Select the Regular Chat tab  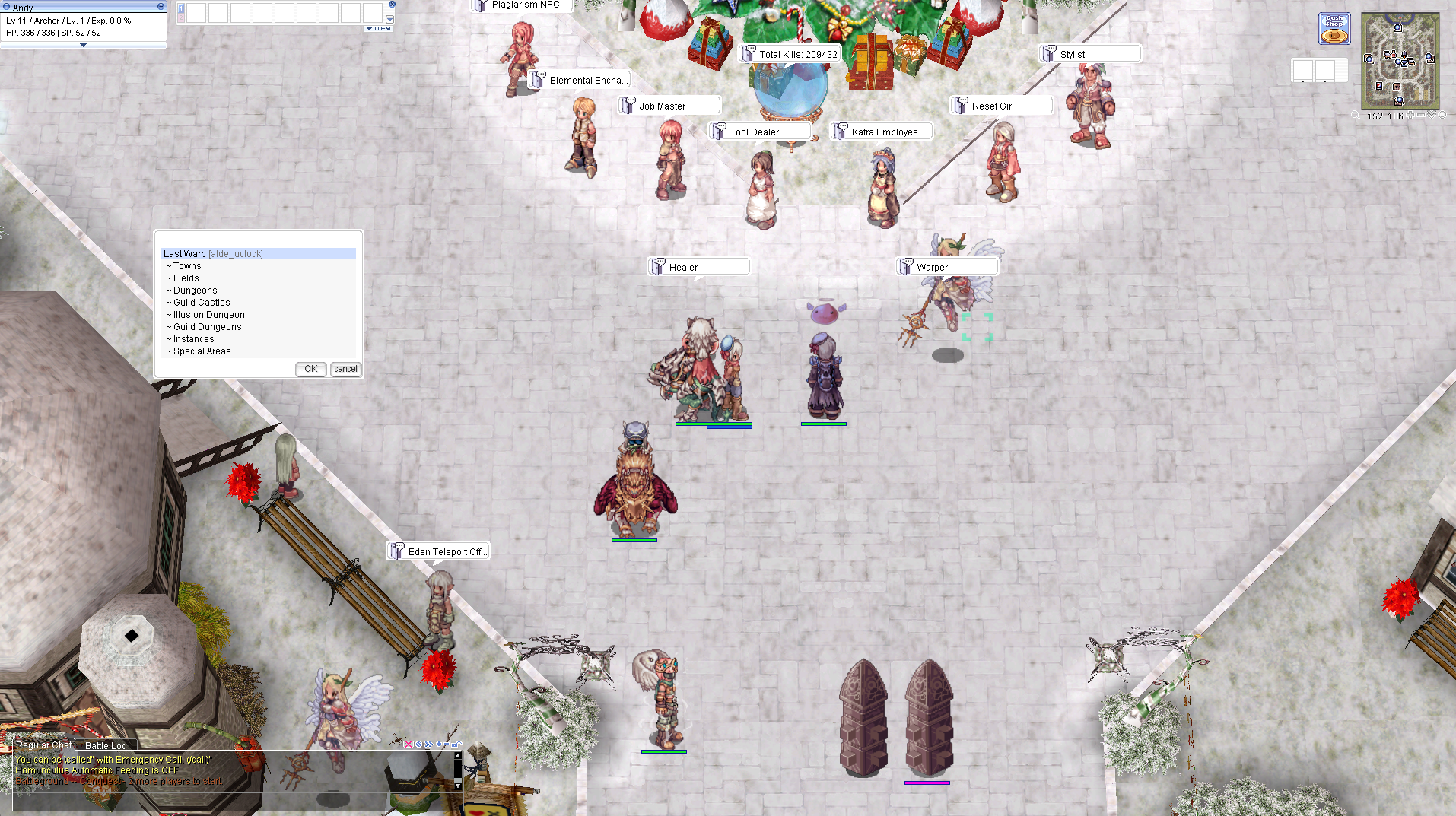click(43, 745)
